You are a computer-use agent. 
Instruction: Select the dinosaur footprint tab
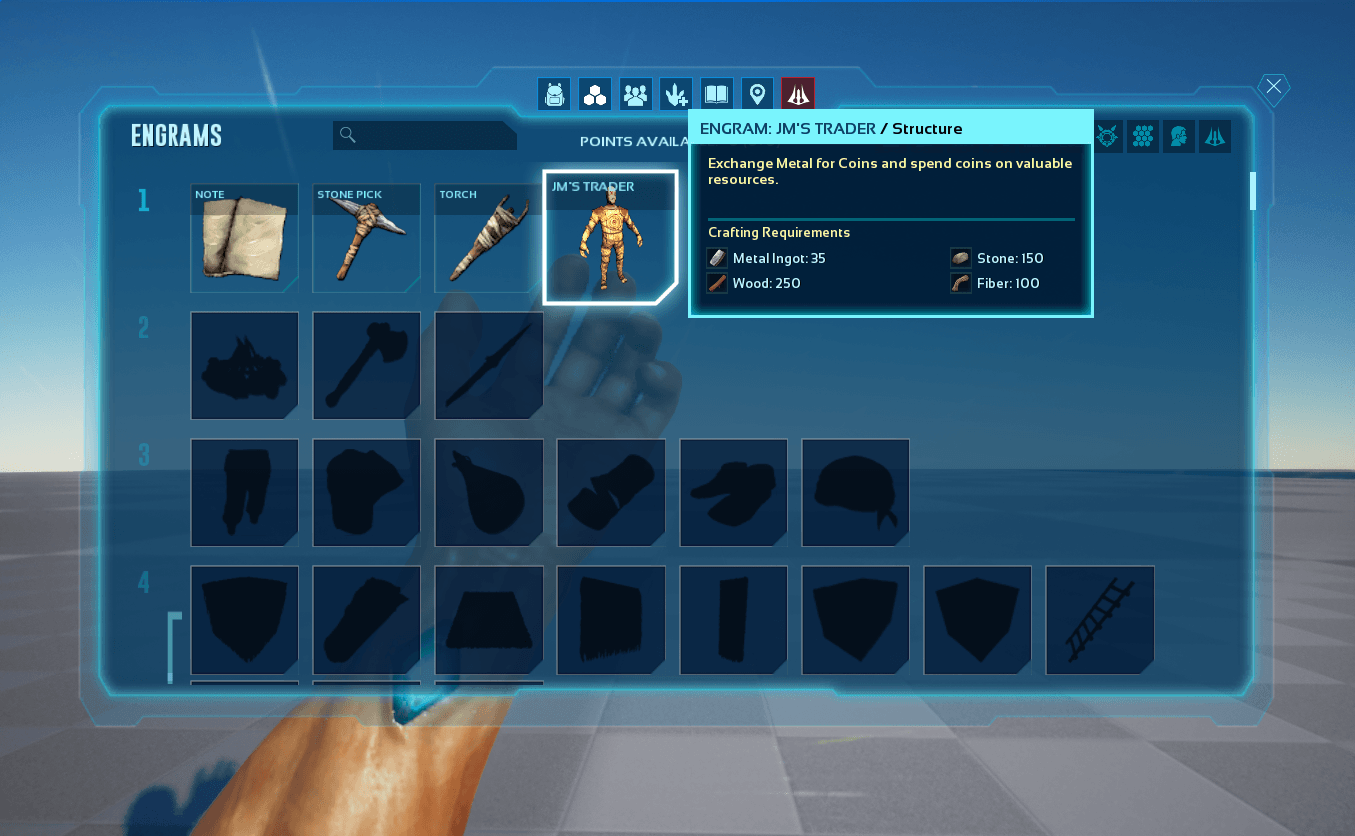[676, 94]
